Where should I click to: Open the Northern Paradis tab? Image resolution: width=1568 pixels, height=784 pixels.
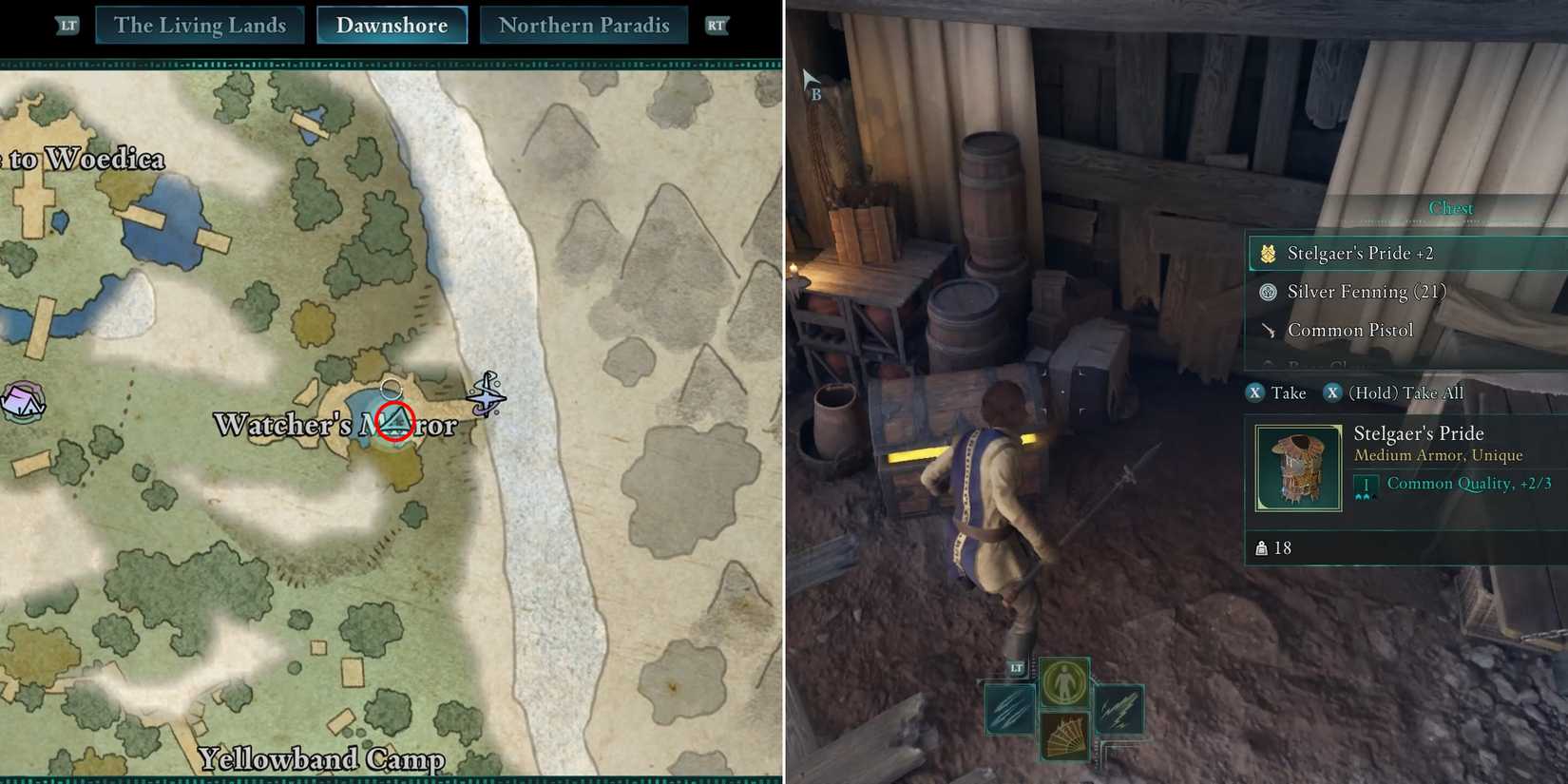[x=583, y=26]
